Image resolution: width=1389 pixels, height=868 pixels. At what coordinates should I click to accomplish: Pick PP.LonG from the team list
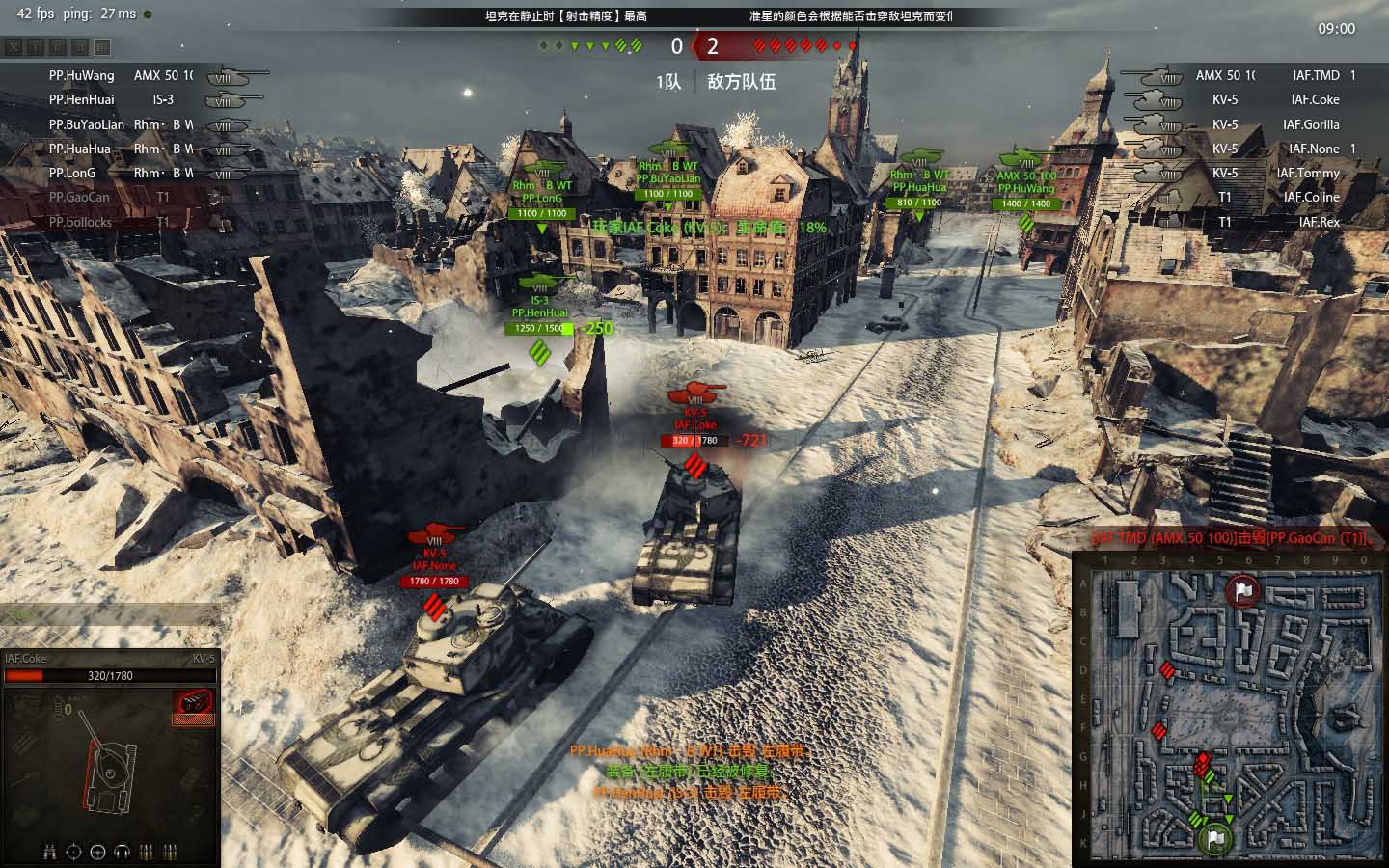click(x=72, y=173)
